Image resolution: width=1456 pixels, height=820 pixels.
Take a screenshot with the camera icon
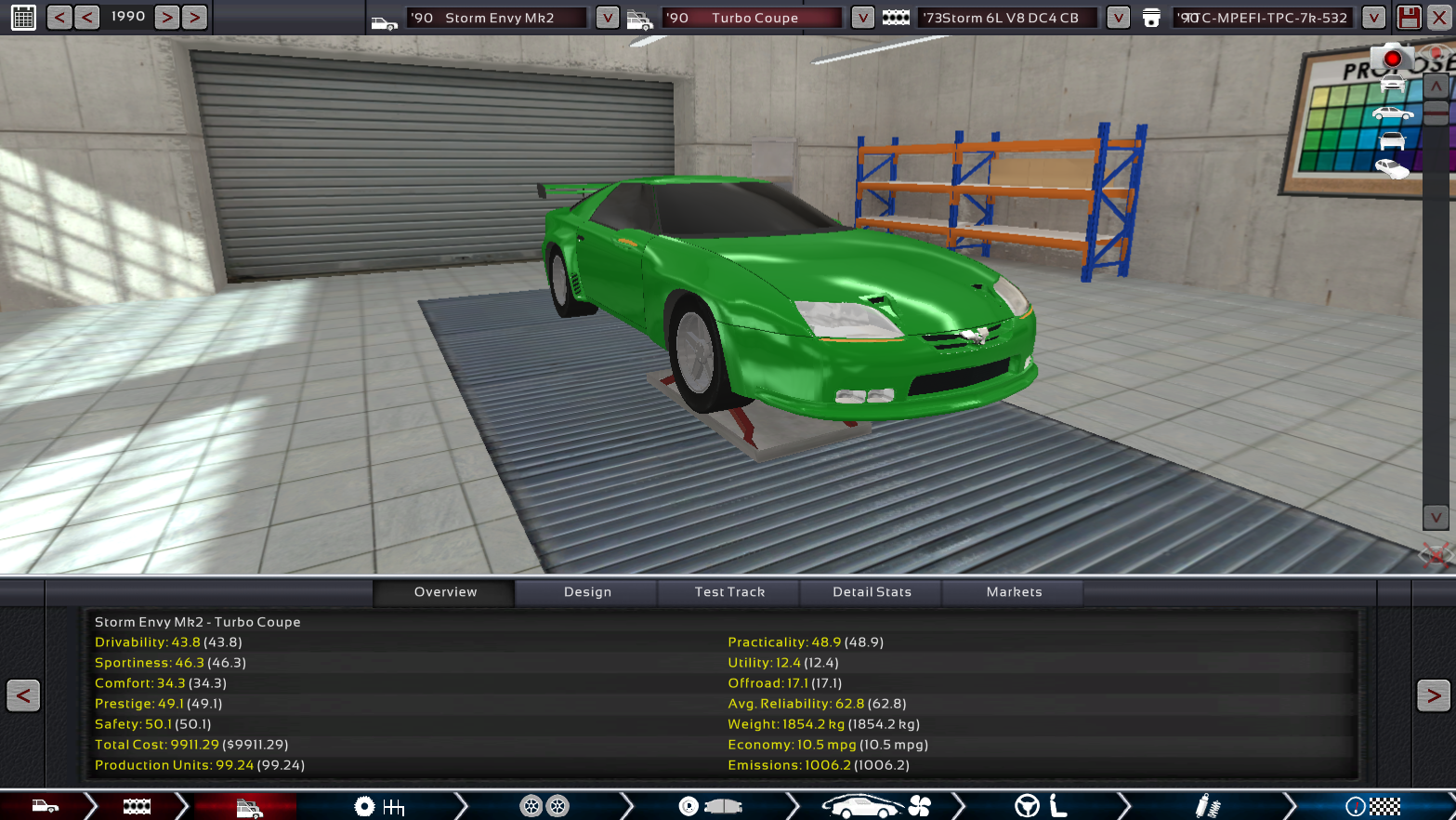coord(1391,58)
